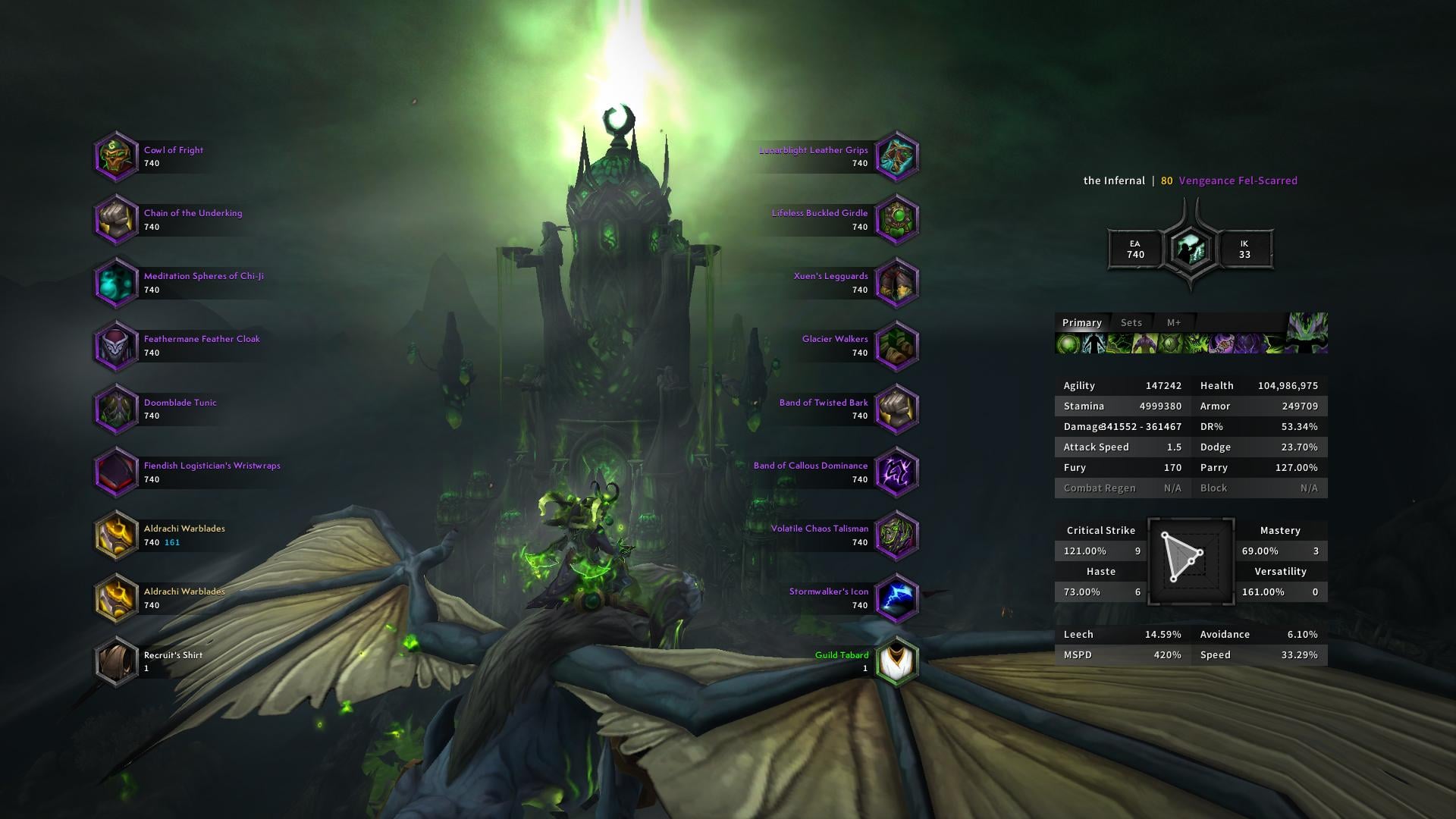Select the Recruit's Shirt slot
This screenshot has width=1456, height=819.
point(116,661)
